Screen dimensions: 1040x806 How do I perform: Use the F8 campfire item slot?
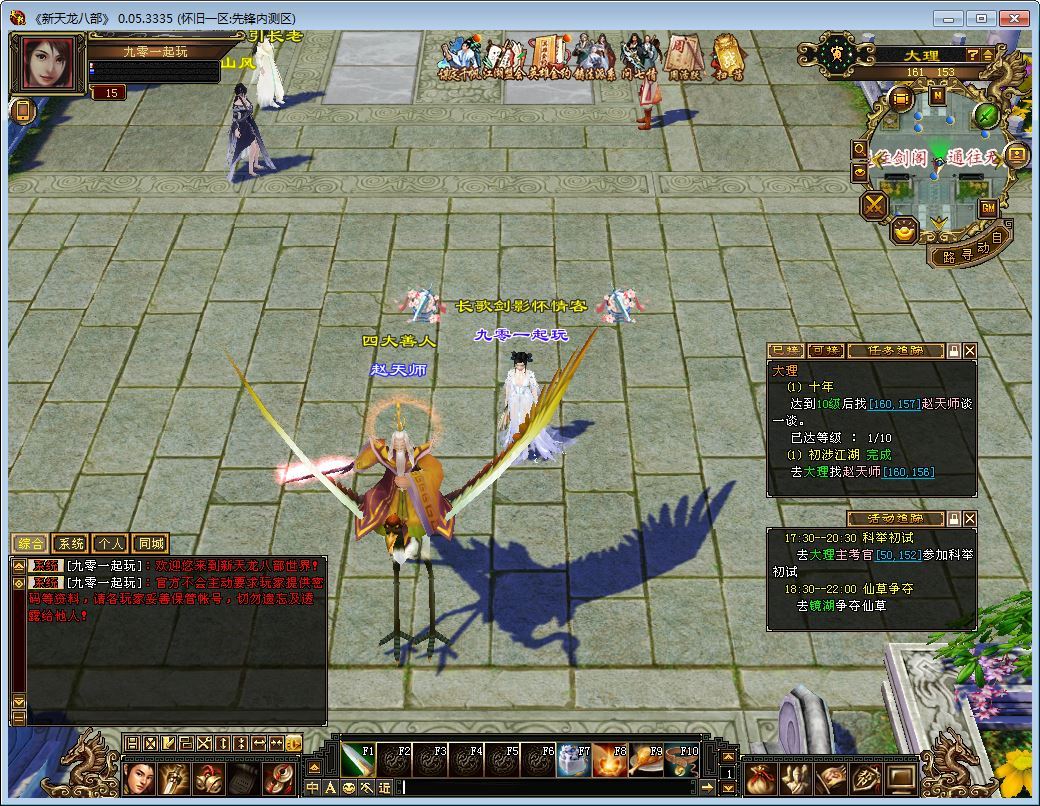point(610,760)
